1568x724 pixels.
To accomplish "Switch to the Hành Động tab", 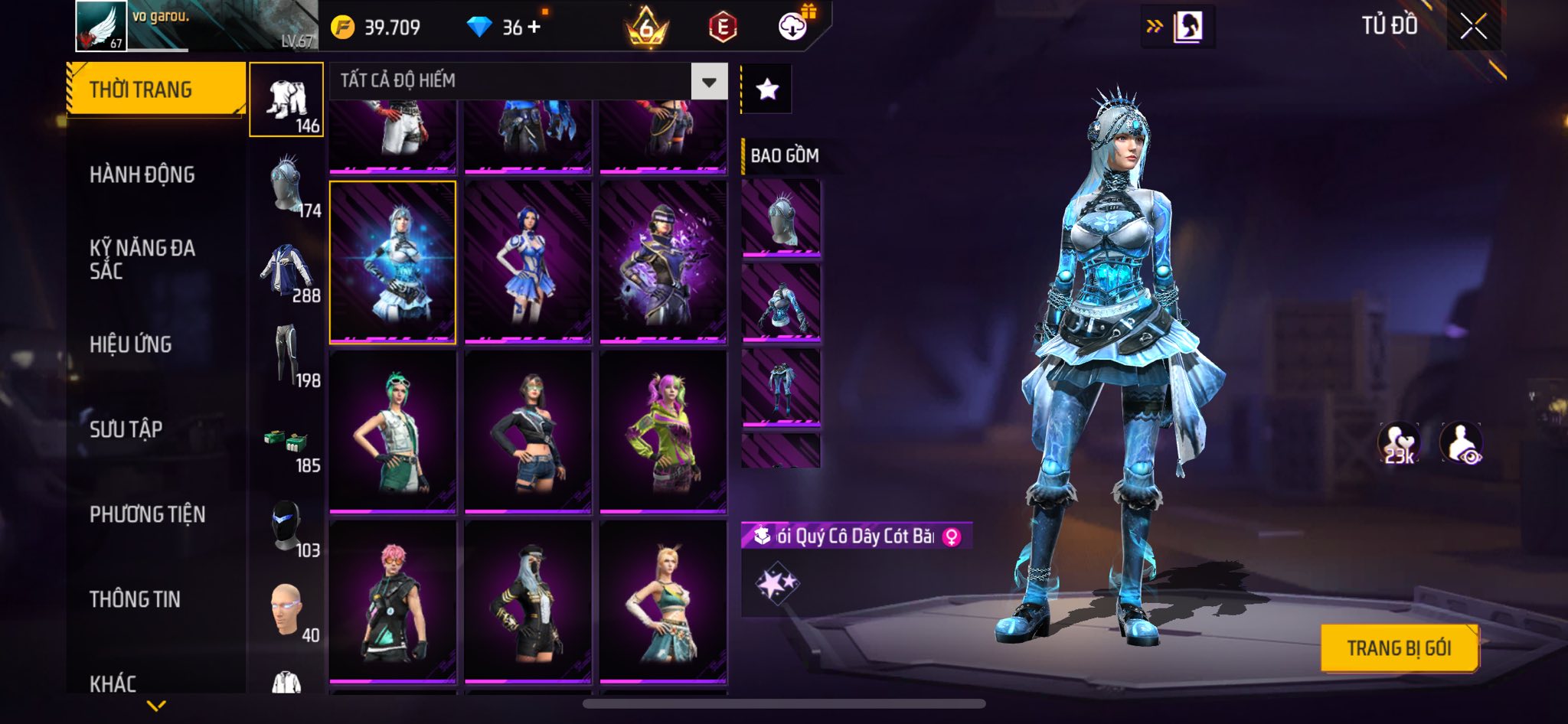I will pos(142,174).
